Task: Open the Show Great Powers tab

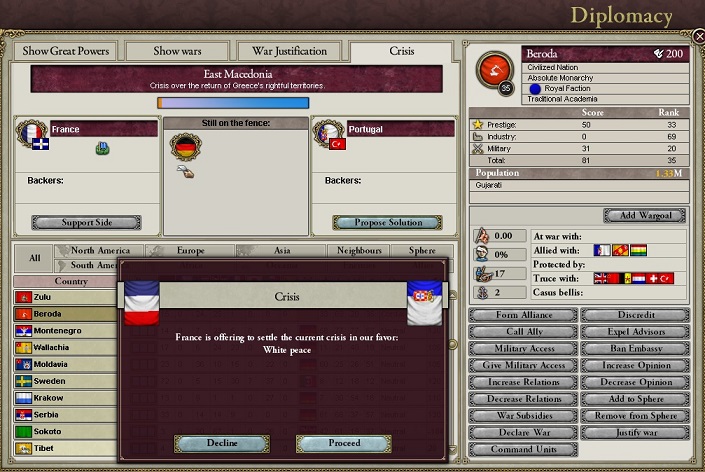Action: [x=65, y=51]
